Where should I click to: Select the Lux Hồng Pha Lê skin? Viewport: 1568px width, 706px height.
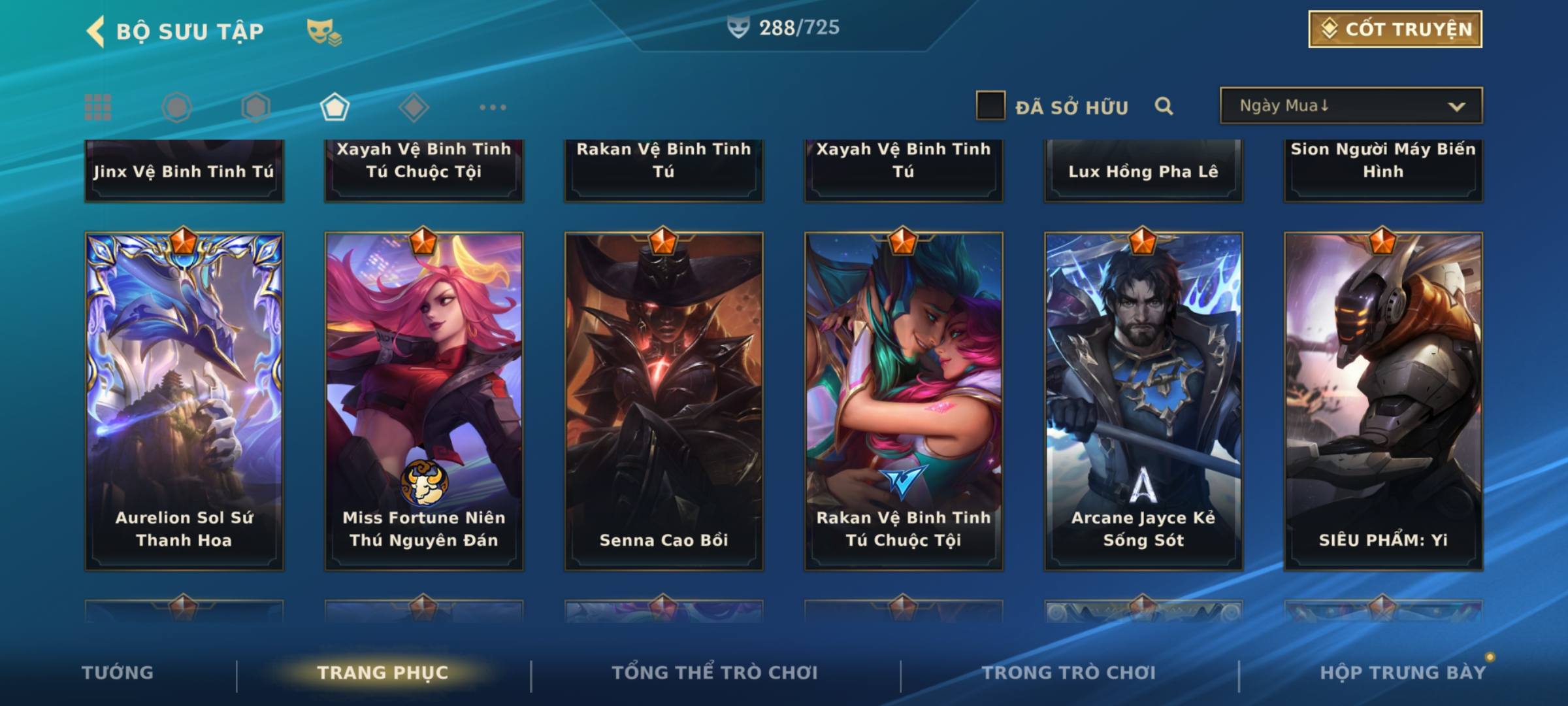[x=1143, y=170]
